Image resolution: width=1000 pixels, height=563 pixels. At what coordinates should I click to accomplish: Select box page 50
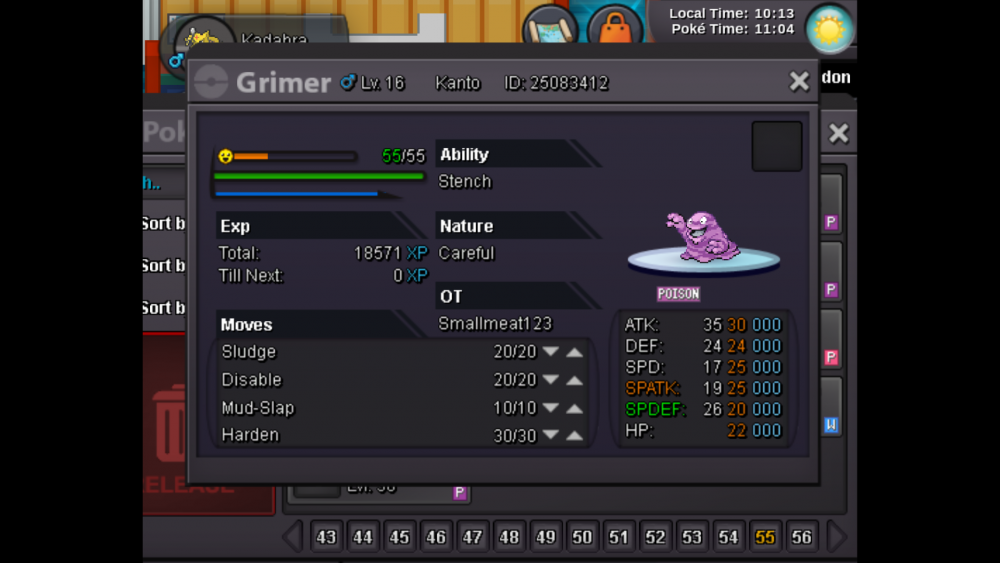tap(582, 537)
